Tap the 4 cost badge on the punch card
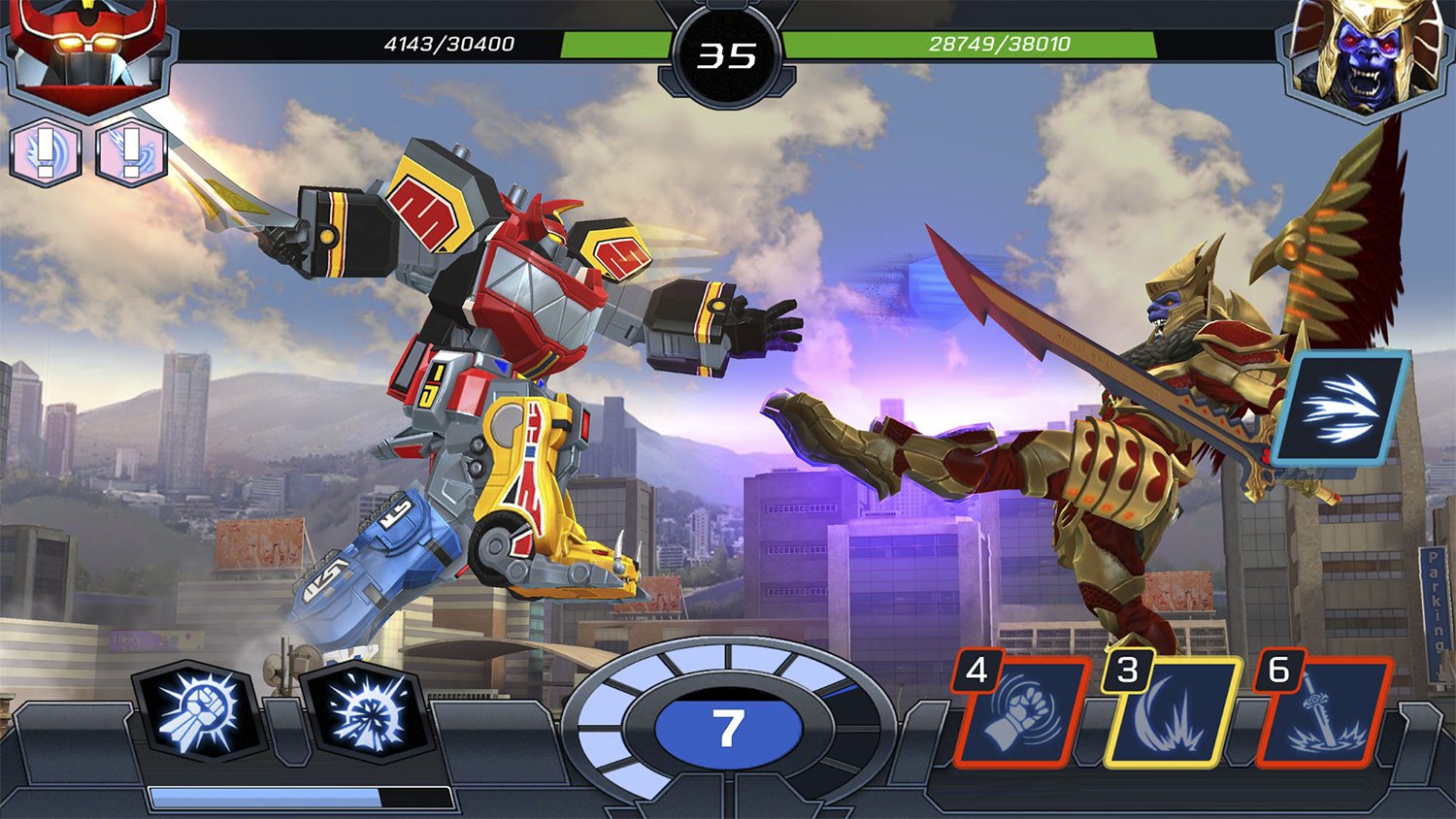The width and height of the screenshot is (1456, 819). (976, 671)
